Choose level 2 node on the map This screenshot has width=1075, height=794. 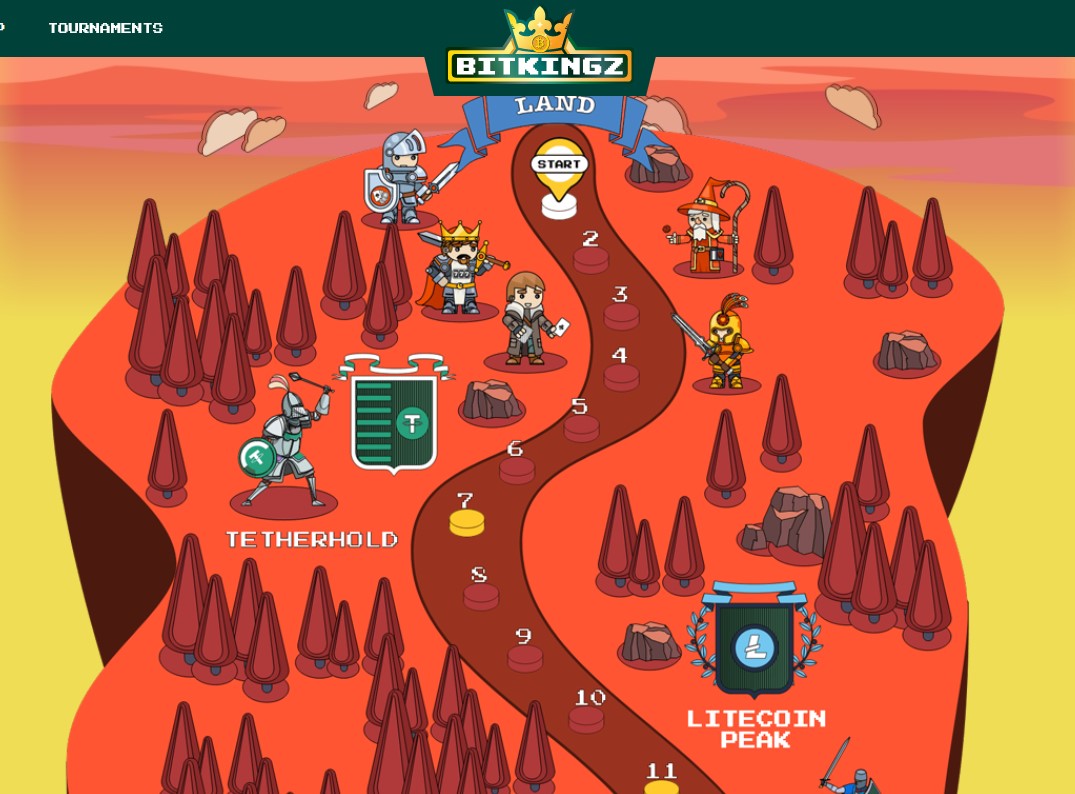pyautogui.click(x=591, y=258)
